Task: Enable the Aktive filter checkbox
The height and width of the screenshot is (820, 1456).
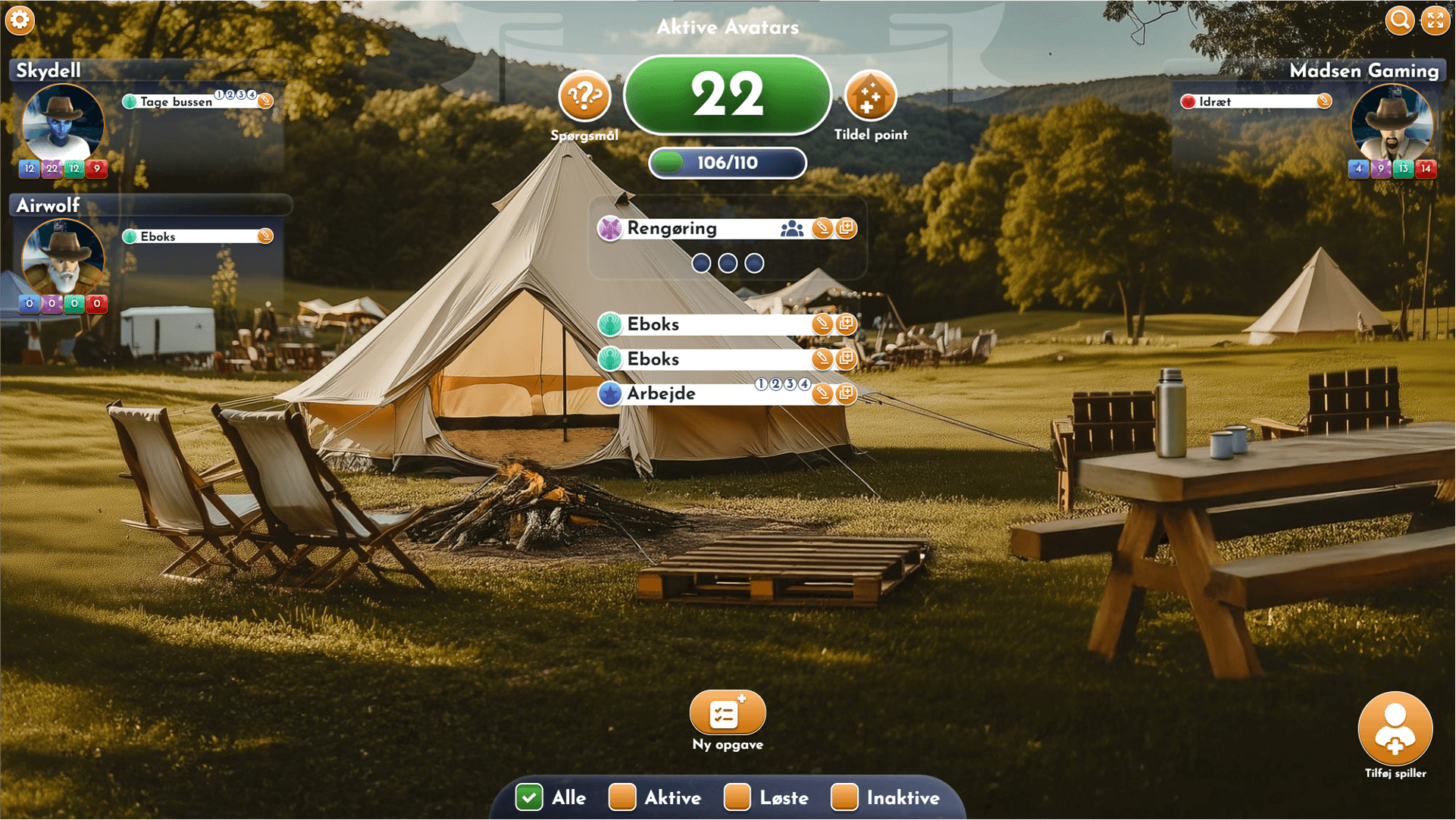Action: point(622,797)
